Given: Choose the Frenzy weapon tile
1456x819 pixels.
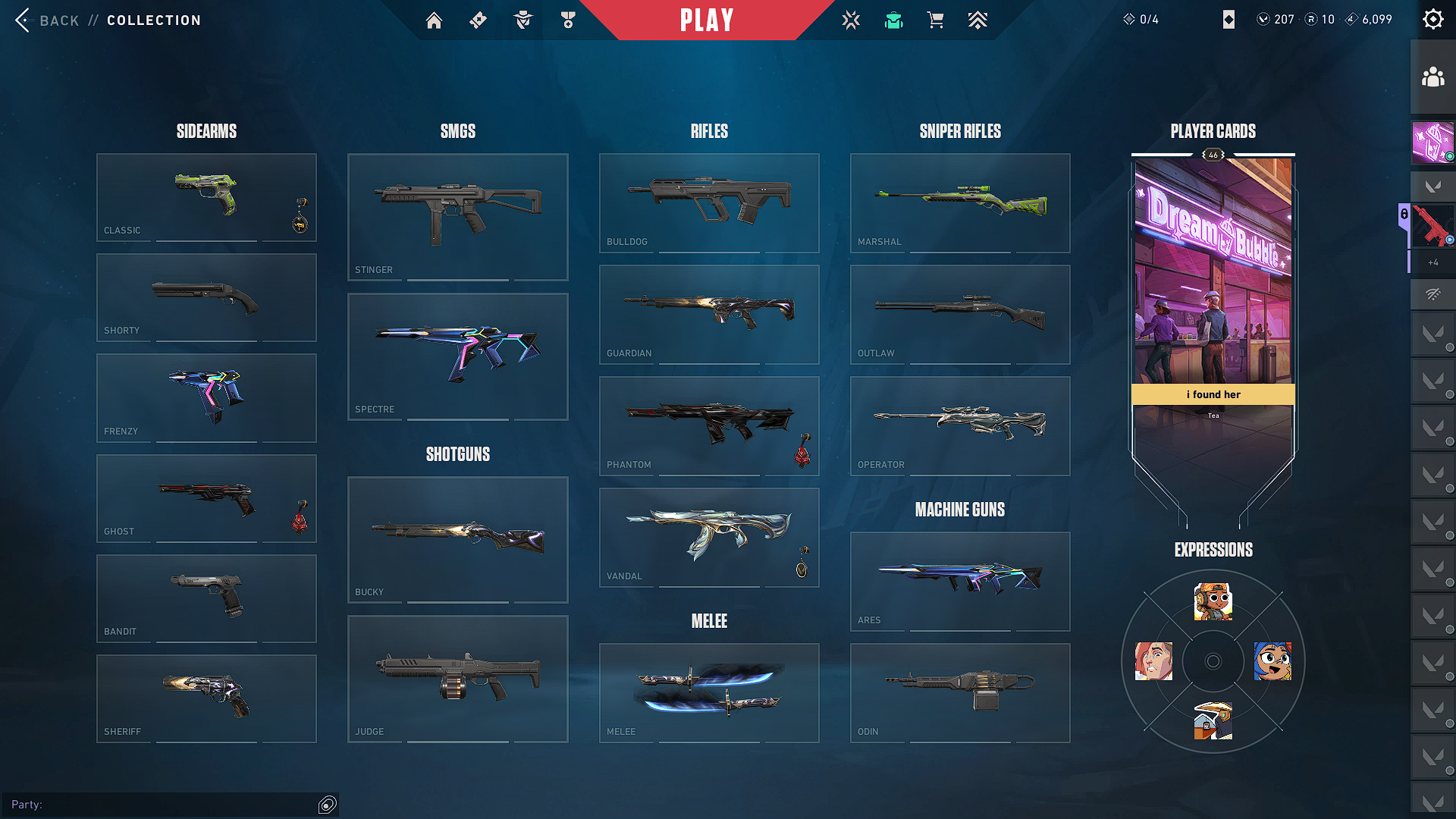Looking at the screenshot, I should [206, 397].
